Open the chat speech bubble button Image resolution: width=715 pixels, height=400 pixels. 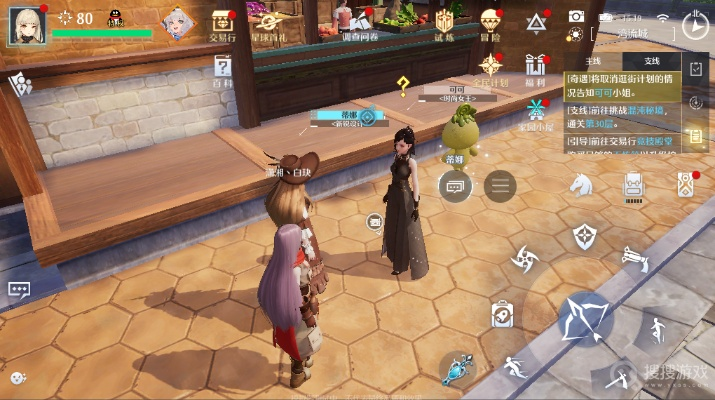click(455, 186)
